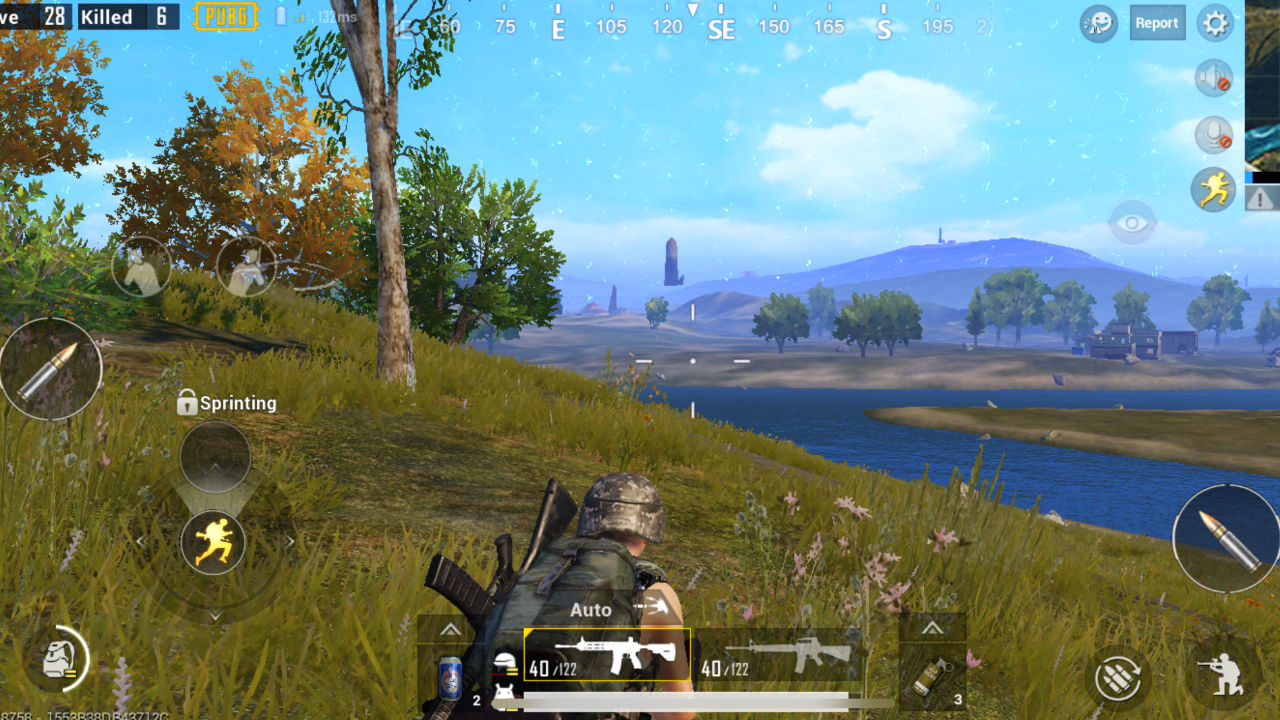
Task: Use the energy drink can
Action: (450, 675)
